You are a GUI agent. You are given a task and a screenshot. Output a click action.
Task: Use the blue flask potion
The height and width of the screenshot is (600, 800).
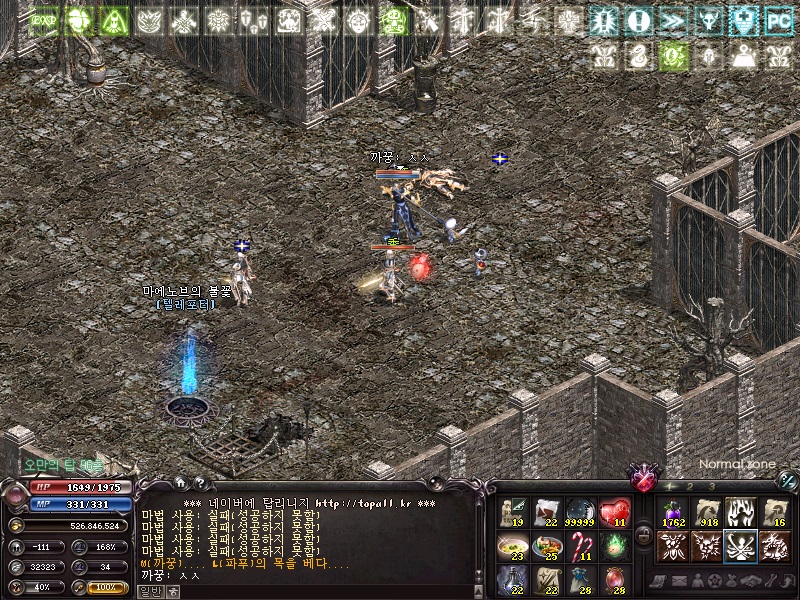514,579
